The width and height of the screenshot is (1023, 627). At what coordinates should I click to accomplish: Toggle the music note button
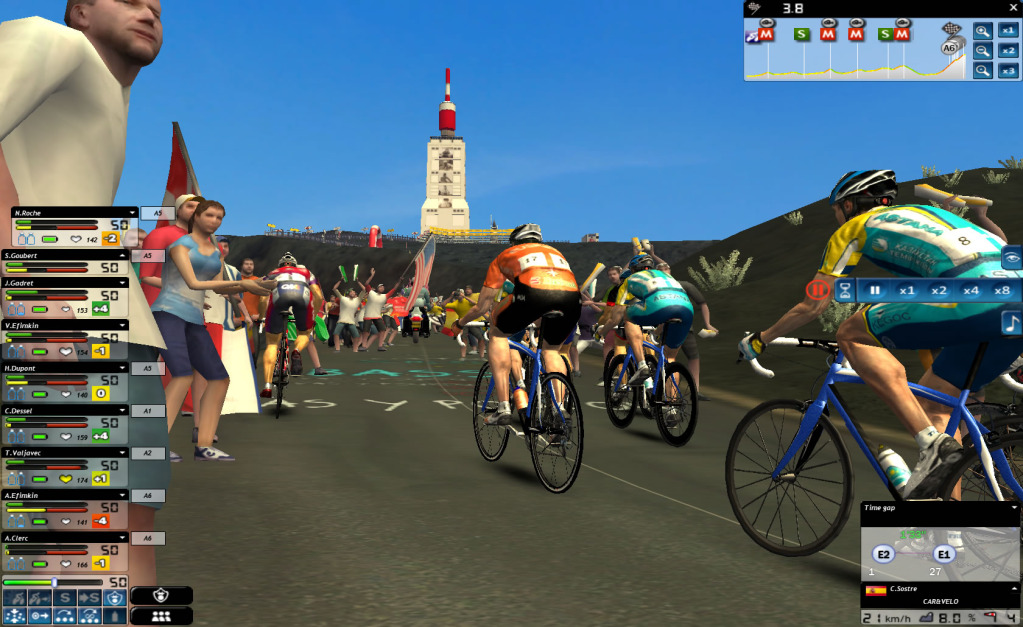(x=1011, y=323)
